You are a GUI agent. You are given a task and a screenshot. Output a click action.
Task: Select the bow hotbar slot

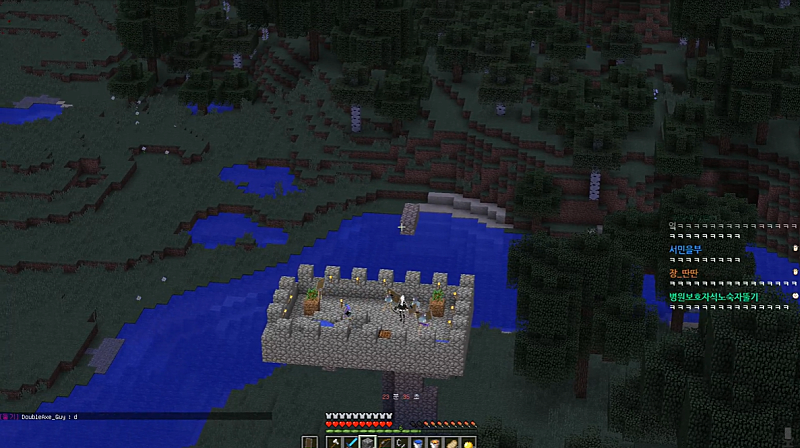pos(385,442)
